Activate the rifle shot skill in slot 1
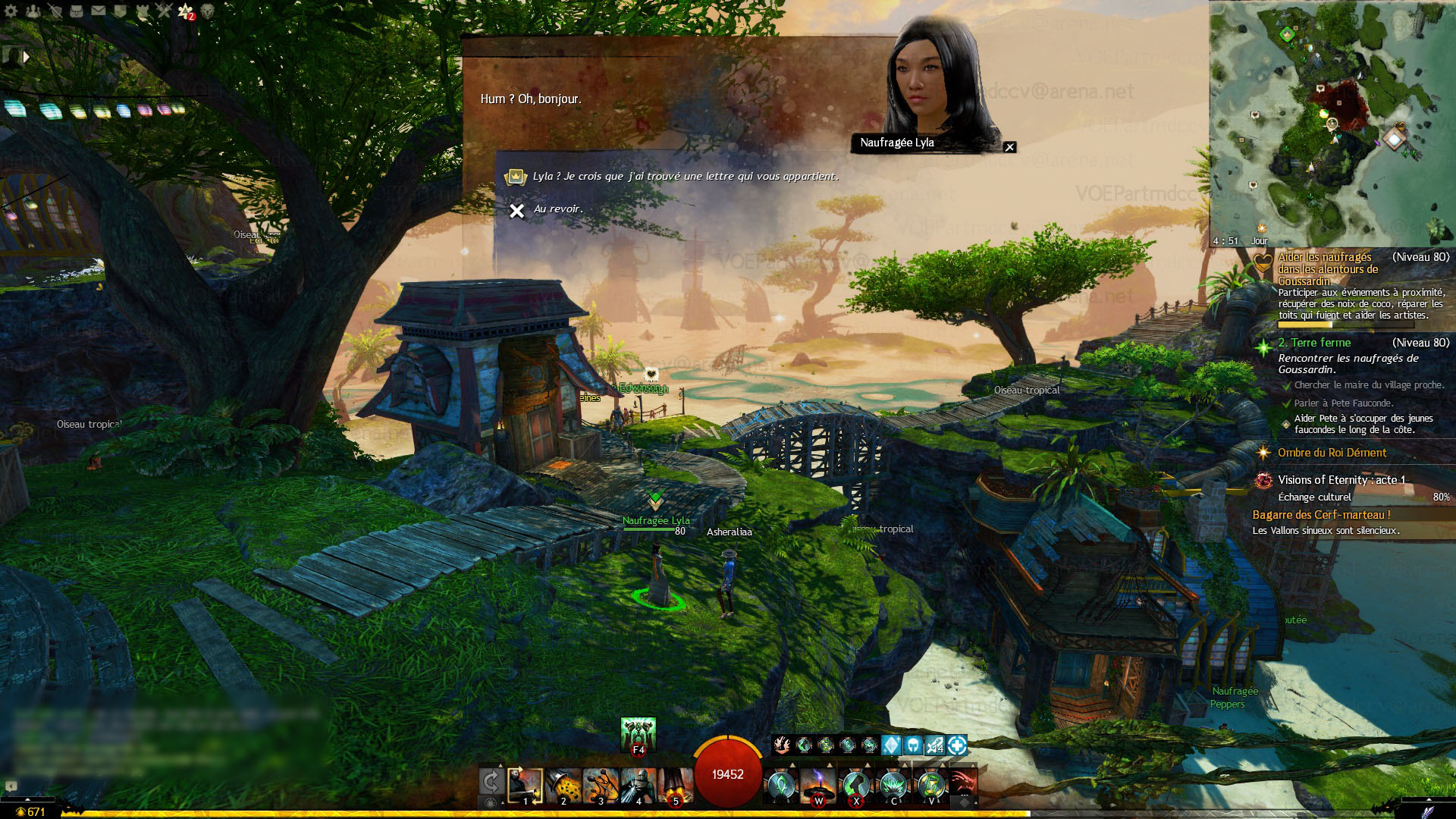 (525, 786)
